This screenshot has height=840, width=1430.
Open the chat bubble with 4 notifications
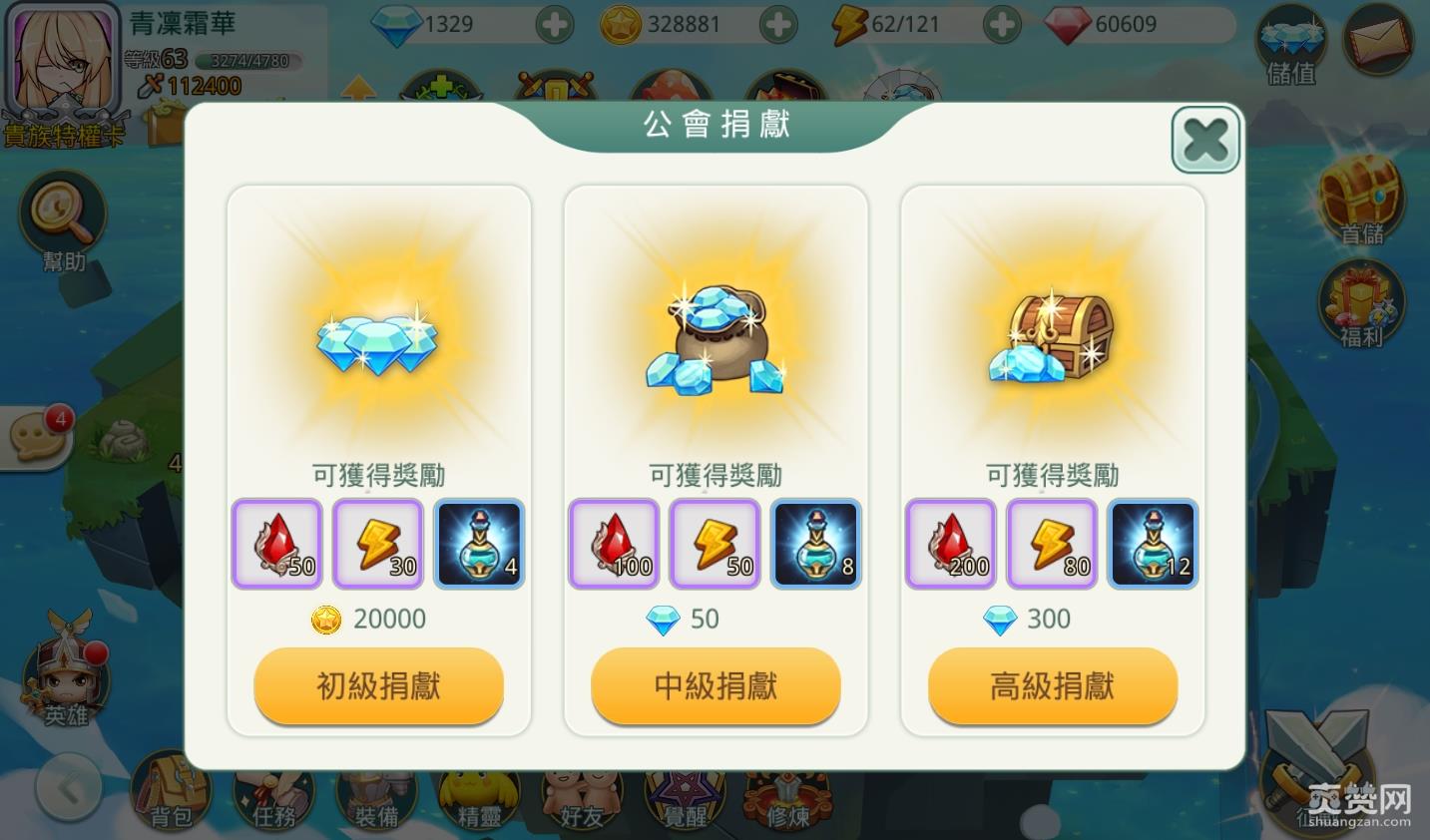(38, 437)
